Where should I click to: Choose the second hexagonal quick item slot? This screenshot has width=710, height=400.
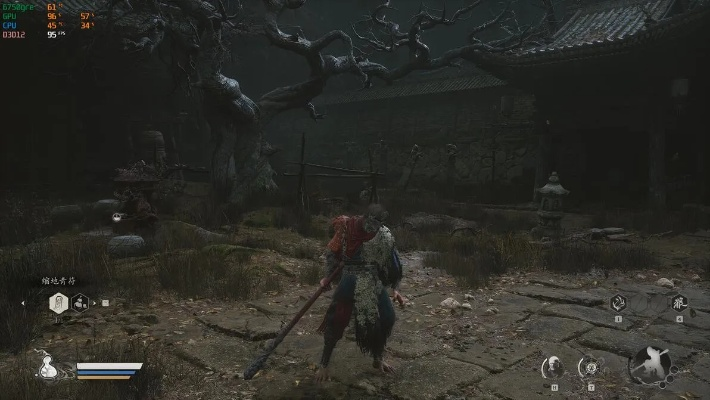81,302
